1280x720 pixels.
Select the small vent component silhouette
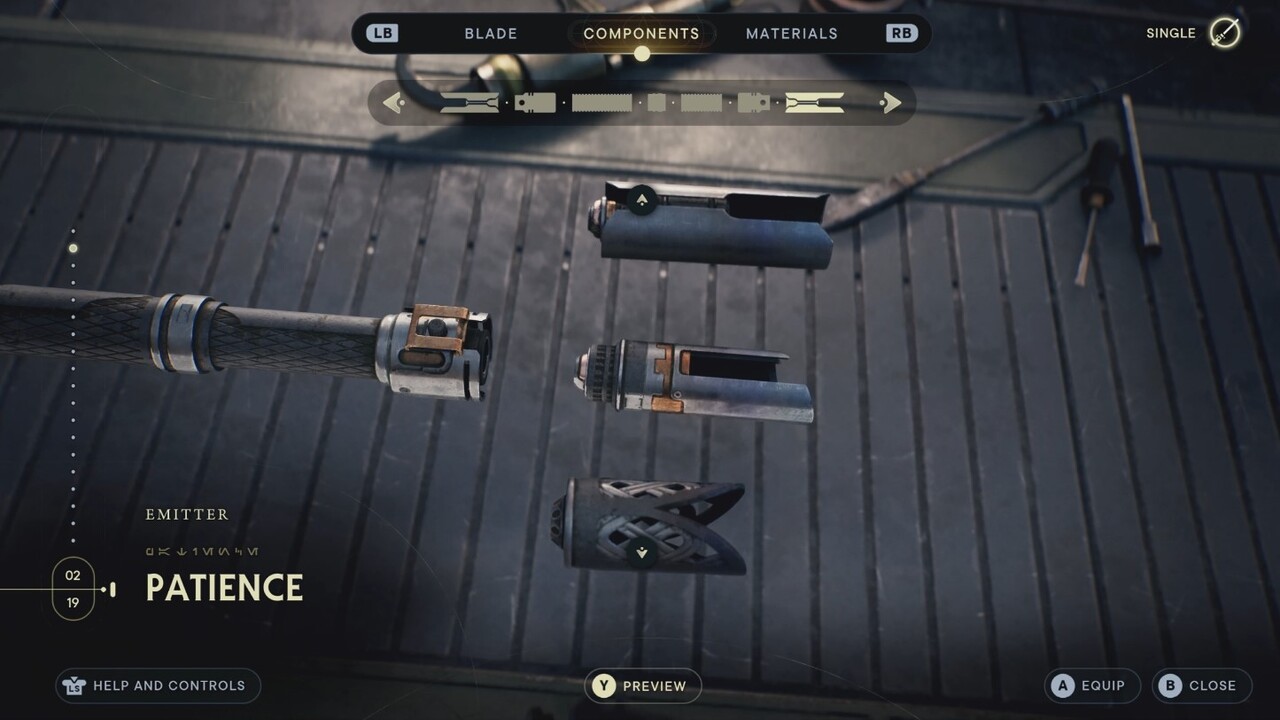pos(655,101)
